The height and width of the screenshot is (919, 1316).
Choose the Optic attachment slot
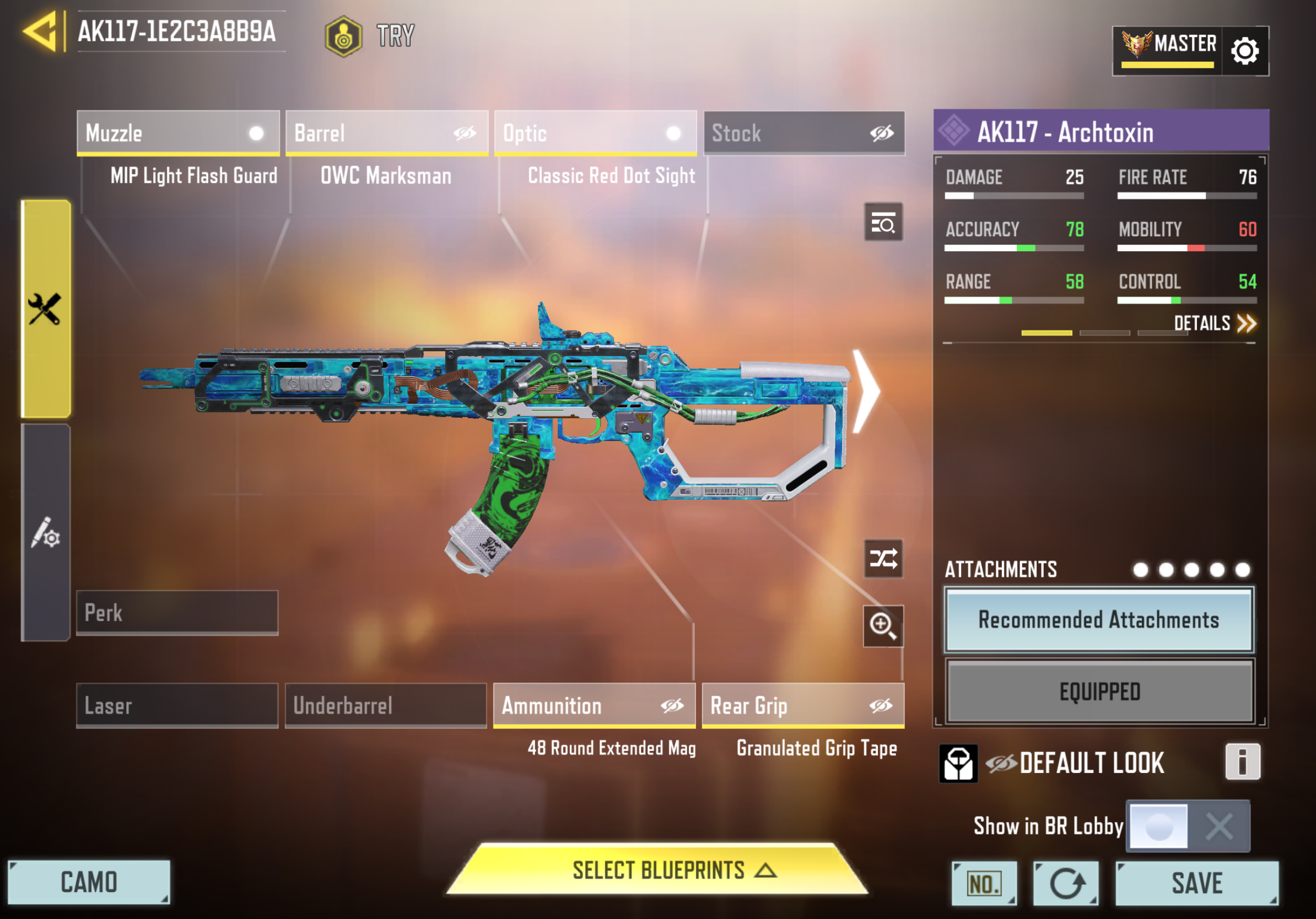pos(595,133)
